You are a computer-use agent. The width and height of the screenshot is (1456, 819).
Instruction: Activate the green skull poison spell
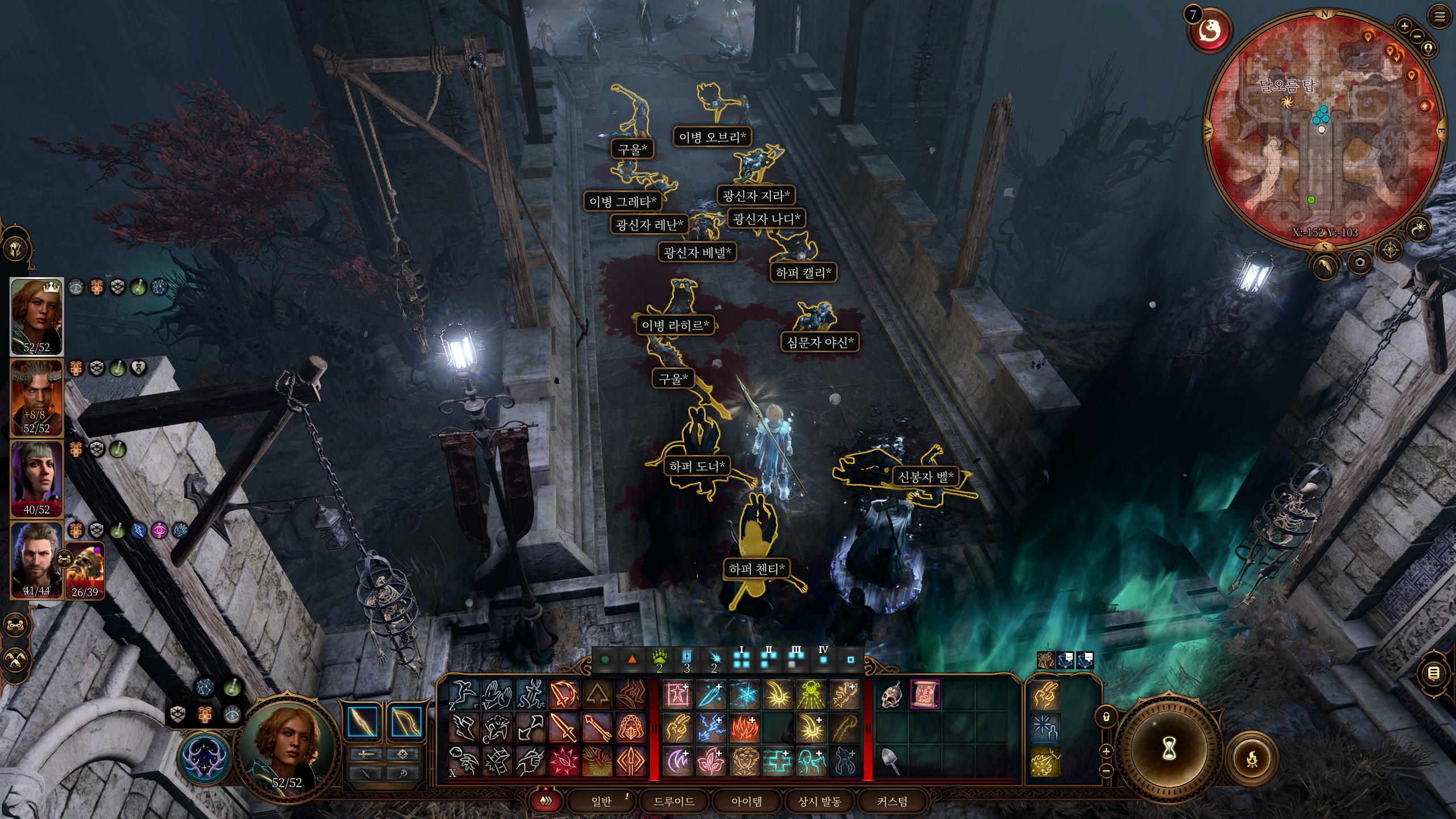pos(811,695)
